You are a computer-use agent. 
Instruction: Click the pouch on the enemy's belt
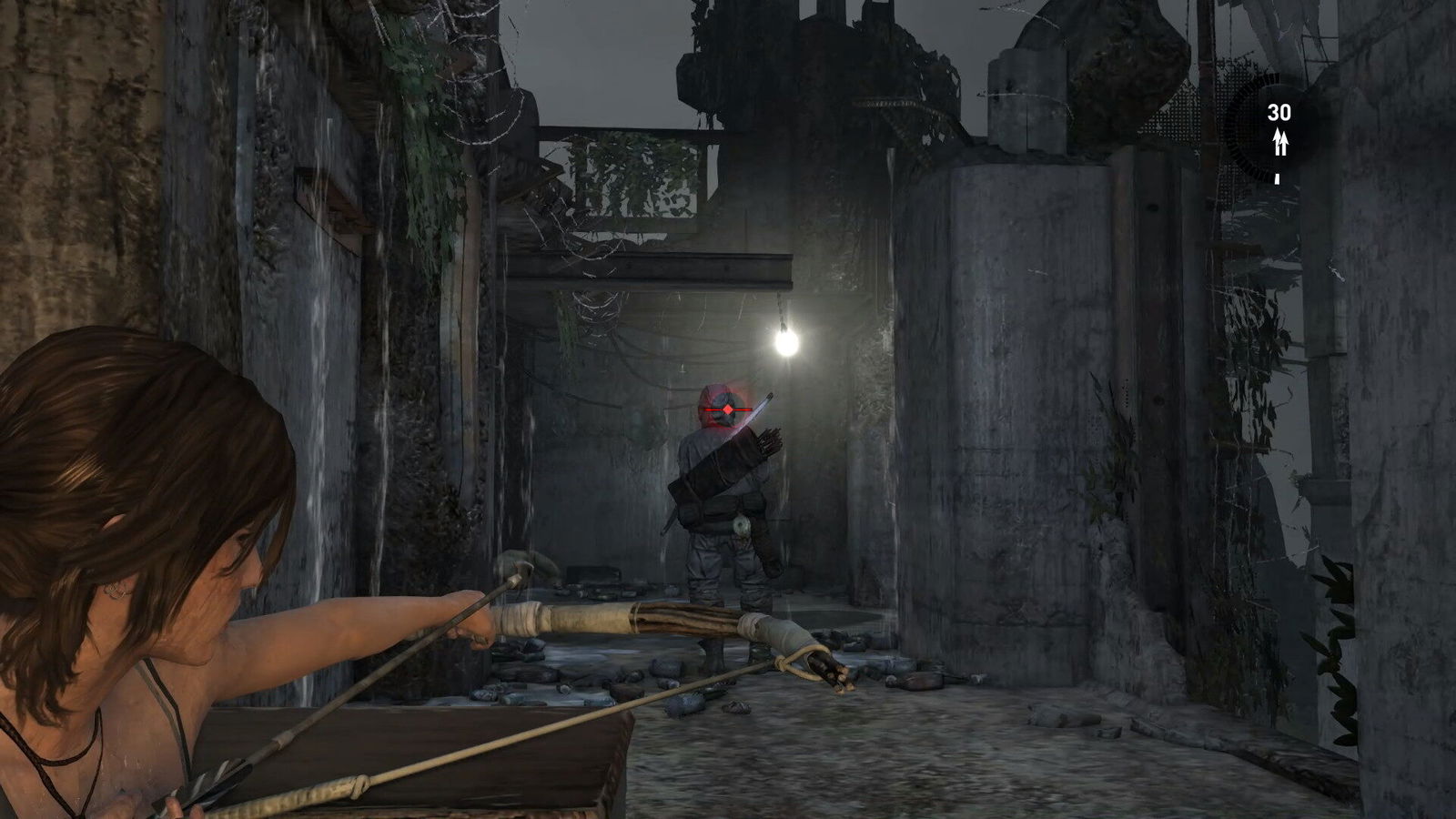743,525
